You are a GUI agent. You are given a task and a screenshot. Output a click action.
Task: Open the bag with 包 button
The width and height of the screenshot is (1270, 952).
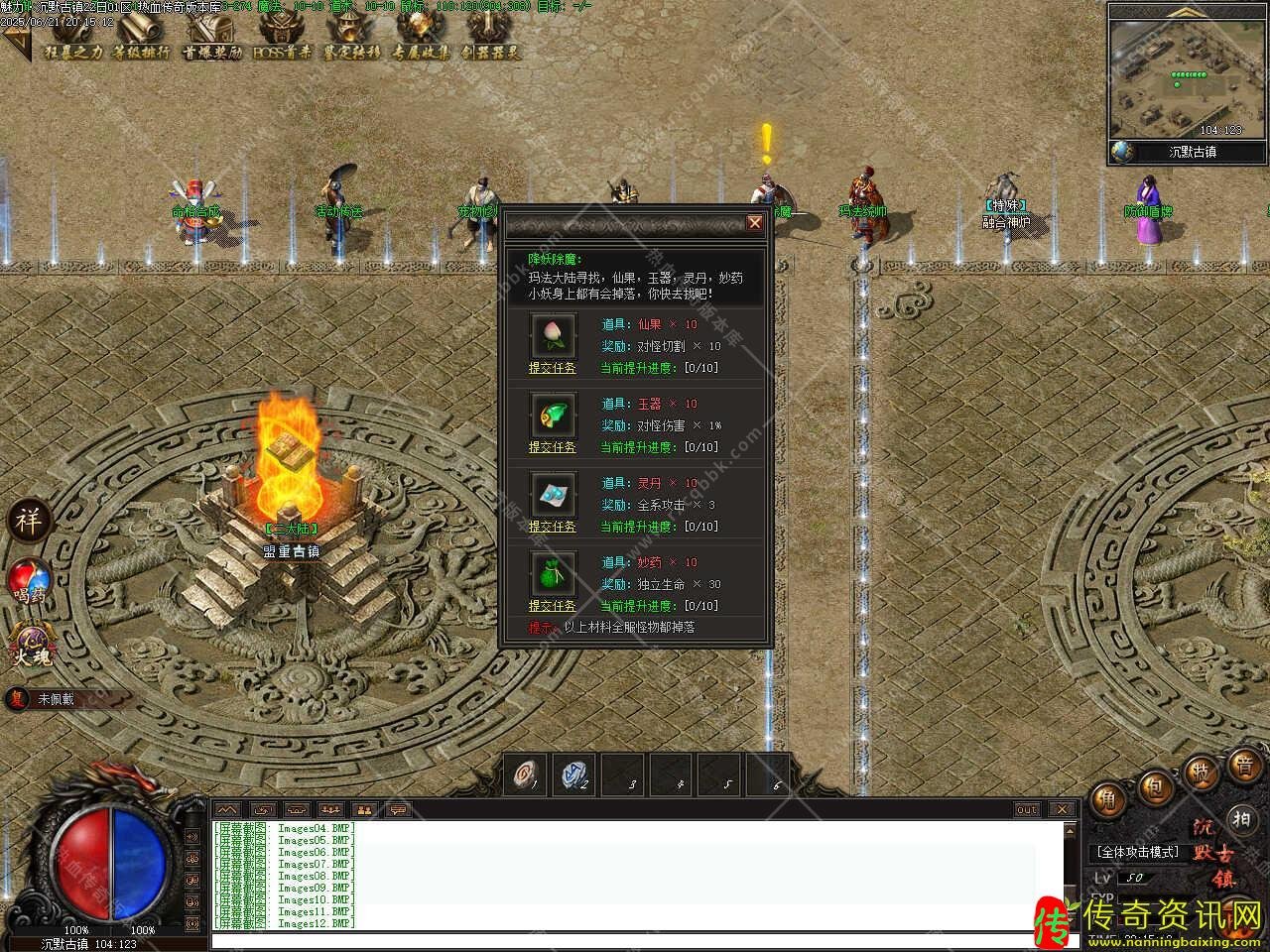click(x=1156, y=788)
